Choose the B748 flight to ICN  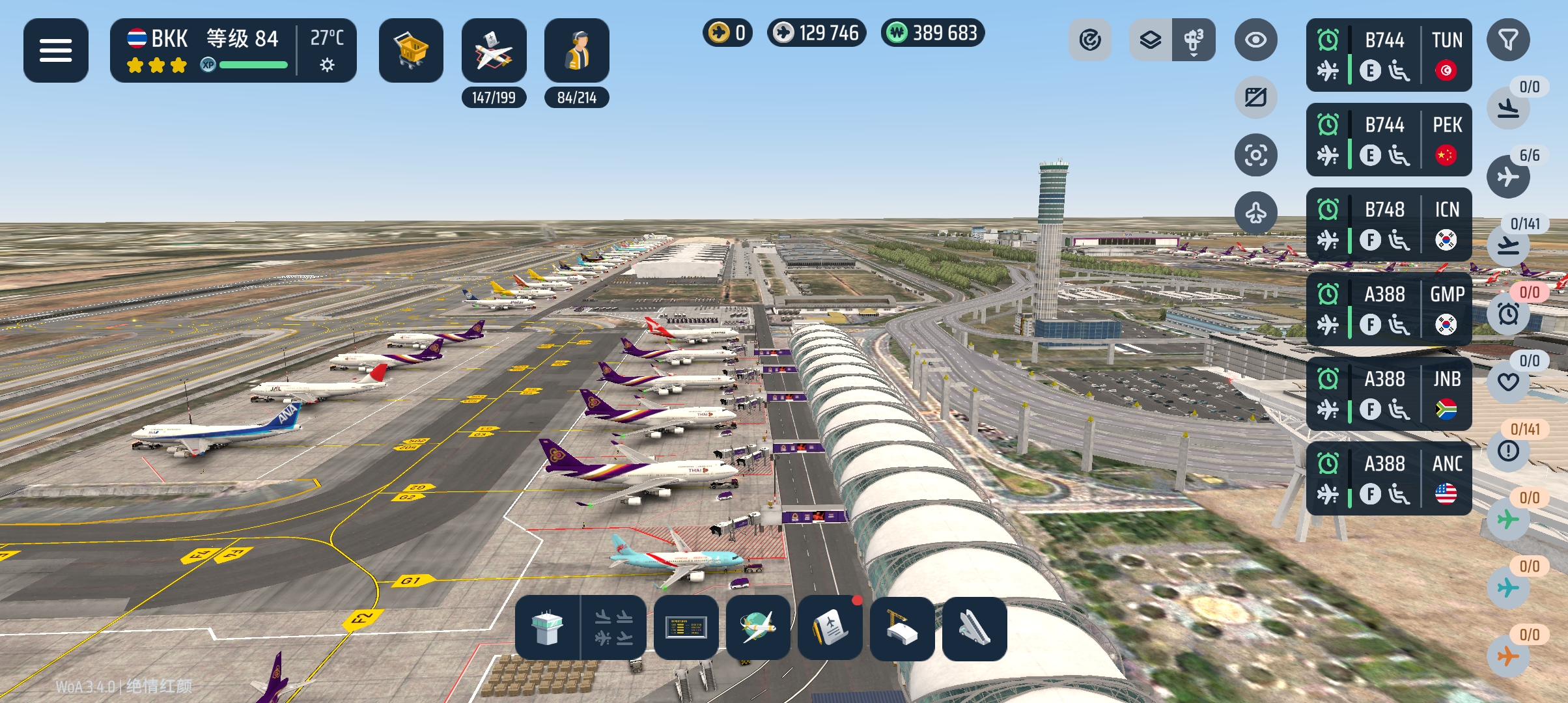point(1388,225)
